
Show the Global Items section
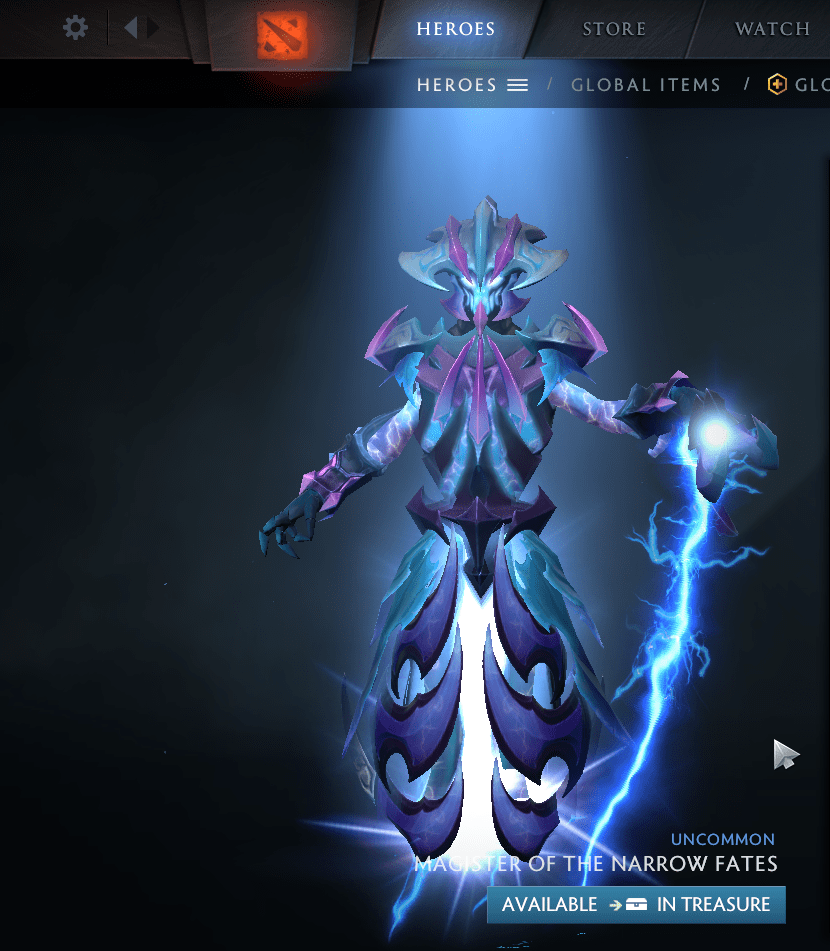pyautogui.click(x=646, y=85)
